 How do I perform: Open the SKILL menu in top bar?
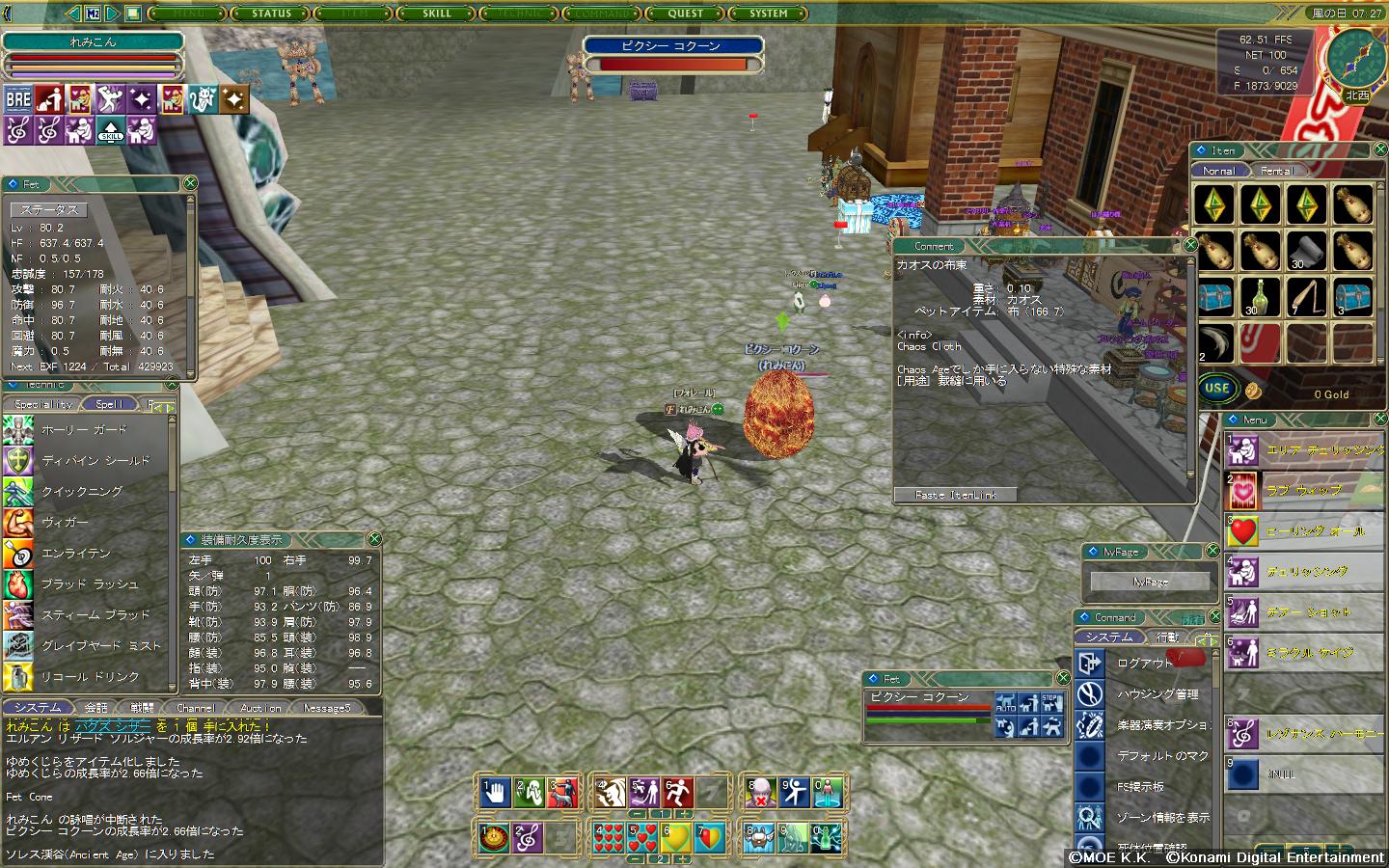pyautogui.click(x=437, y=14)
